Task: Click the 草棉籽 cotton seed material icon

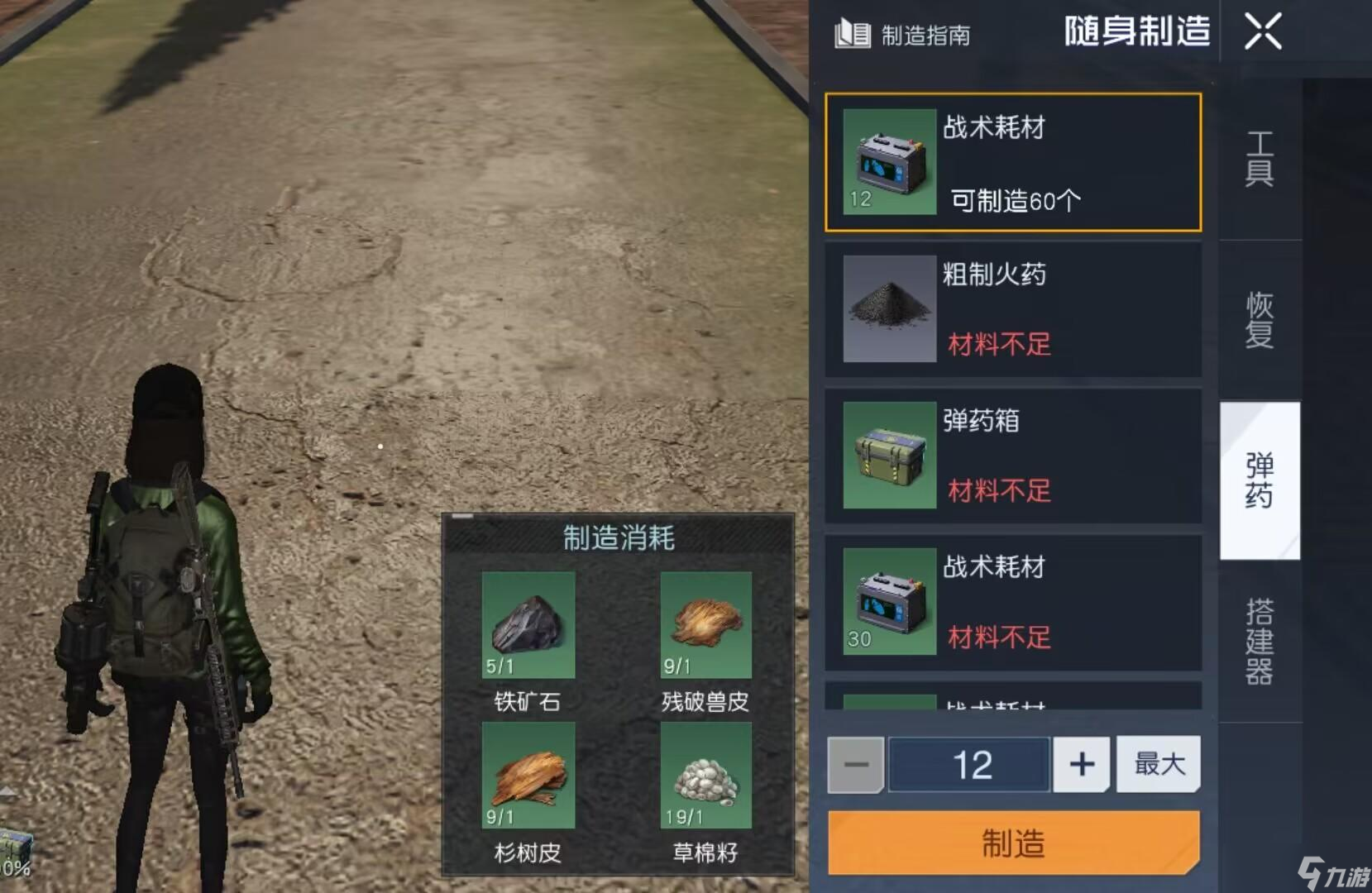Action: click(704, 777)
